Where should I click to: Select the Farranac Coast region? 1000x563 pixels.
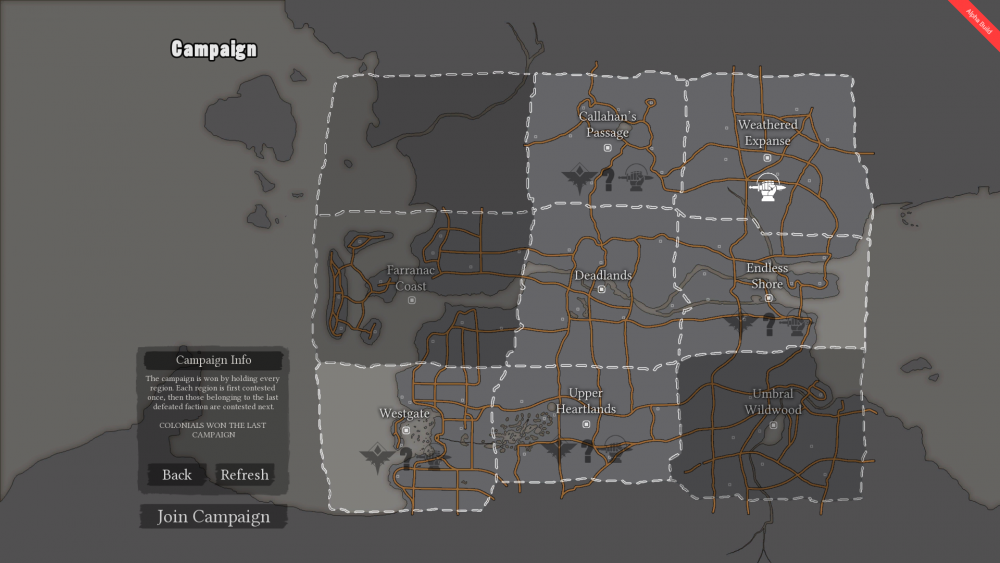pyautogui.click(x=410, y=278)
